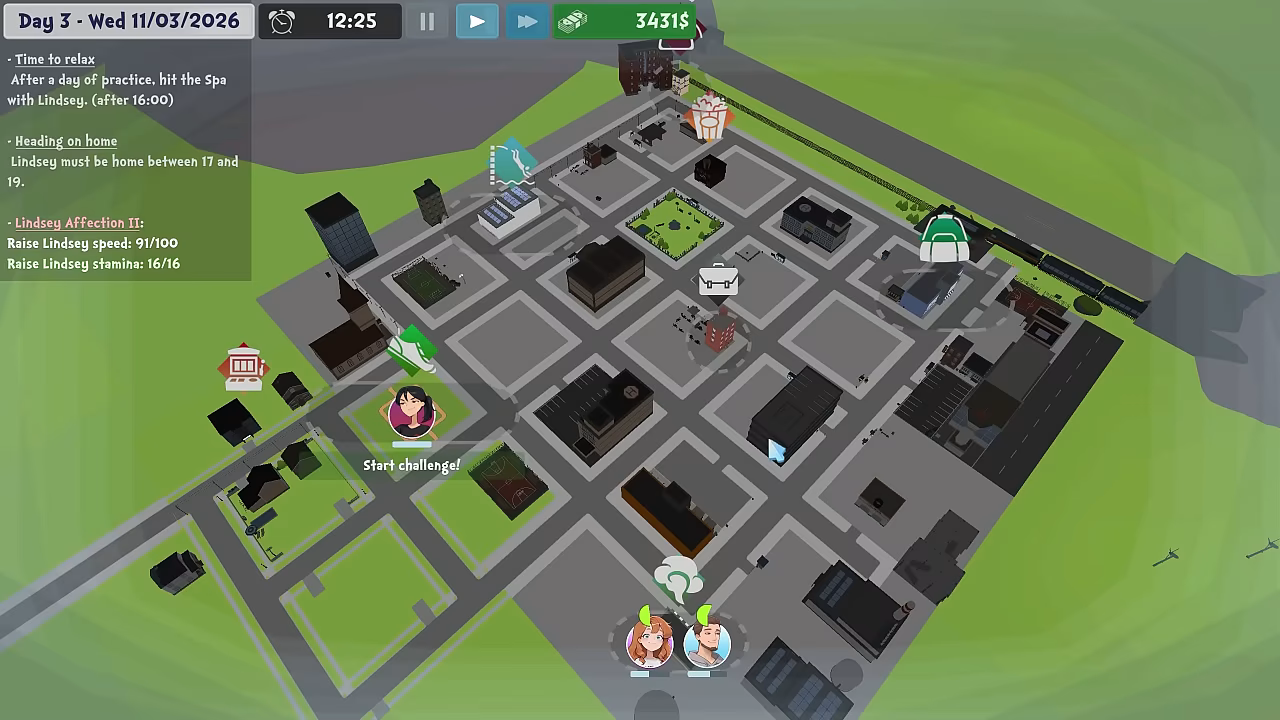Open the green thought cloud marker
This screenshot has height=720, width=1280.
point(678,578)
